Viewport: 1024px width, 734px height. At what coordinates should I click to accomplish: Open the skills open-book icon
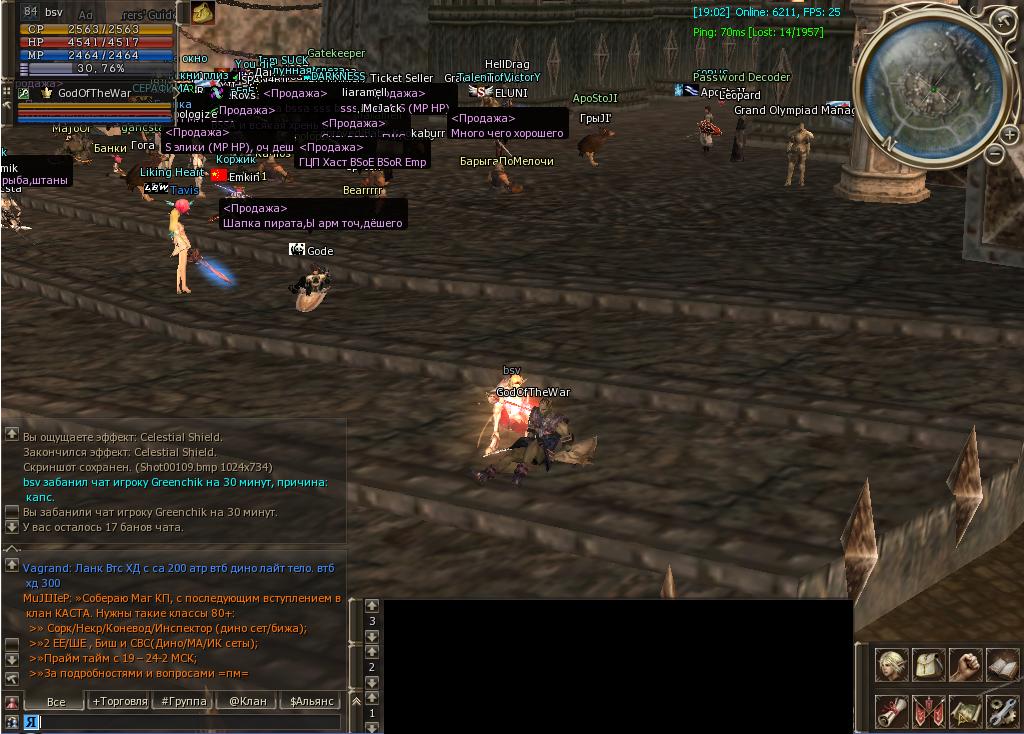[1002, 665]
